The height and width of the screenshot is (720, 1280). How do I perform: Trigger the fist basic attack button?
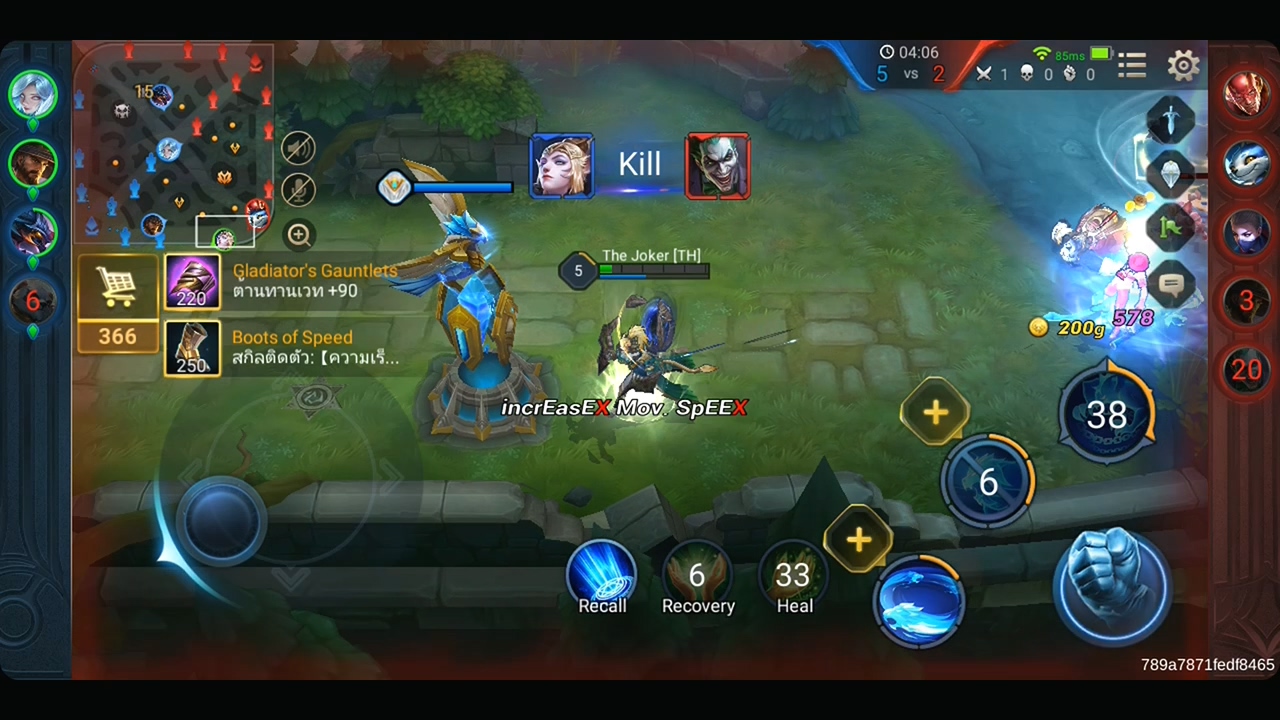[x=1111, y=585]
